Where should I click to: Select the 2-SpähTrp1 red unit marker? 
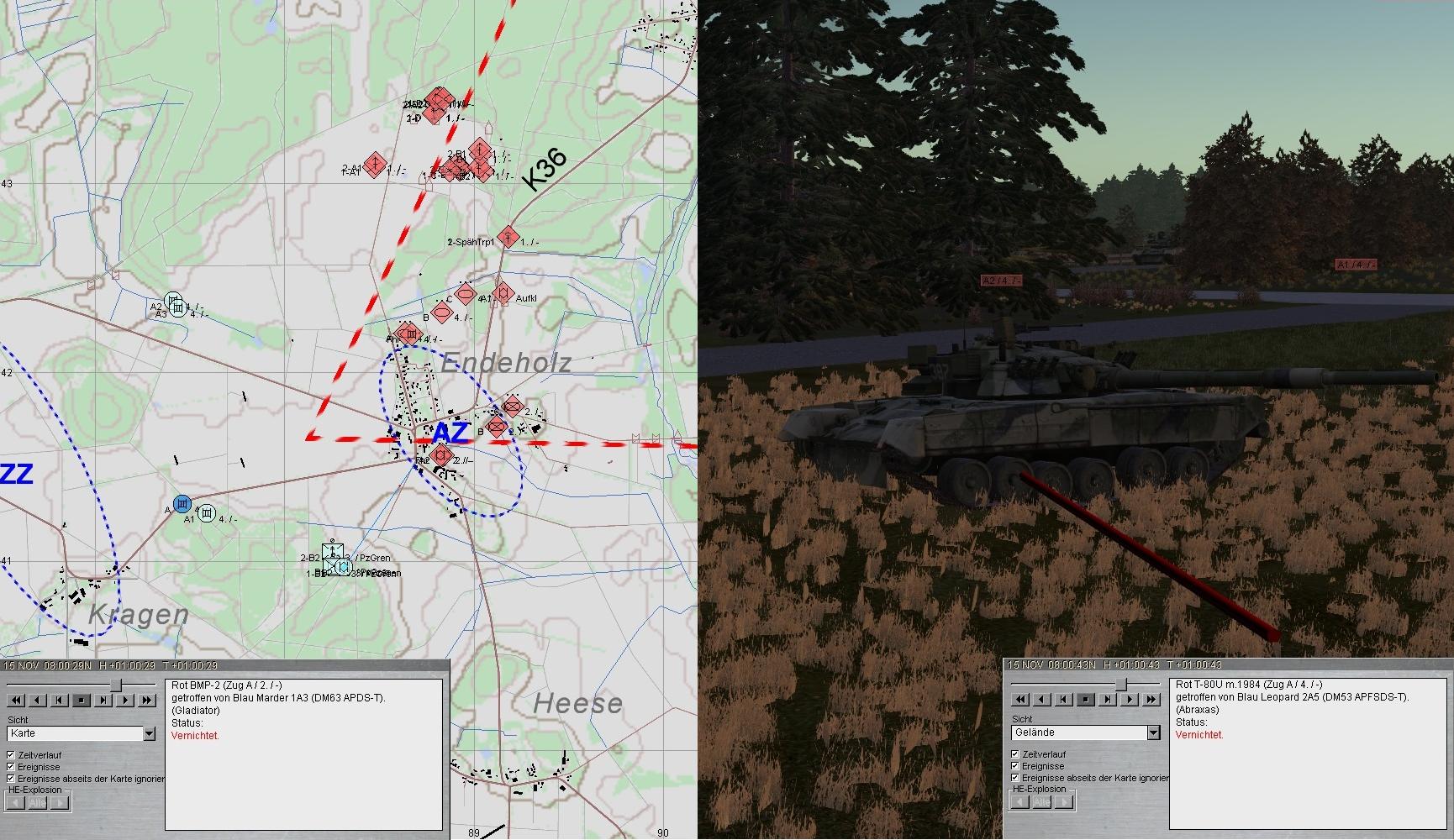pyautogui.click(x=507, y=237)
